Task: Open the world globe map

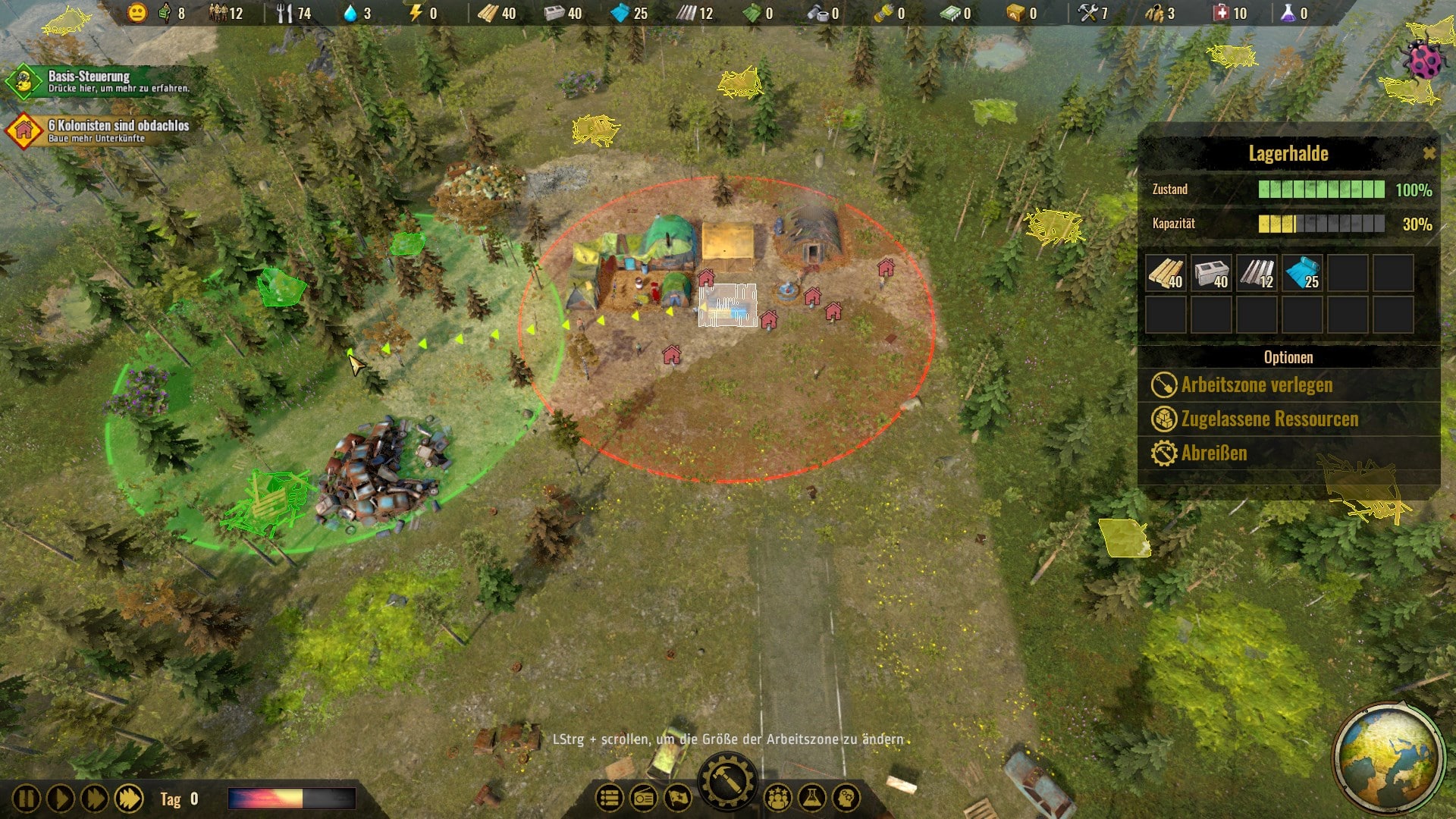Action: tap(1388, 758)
